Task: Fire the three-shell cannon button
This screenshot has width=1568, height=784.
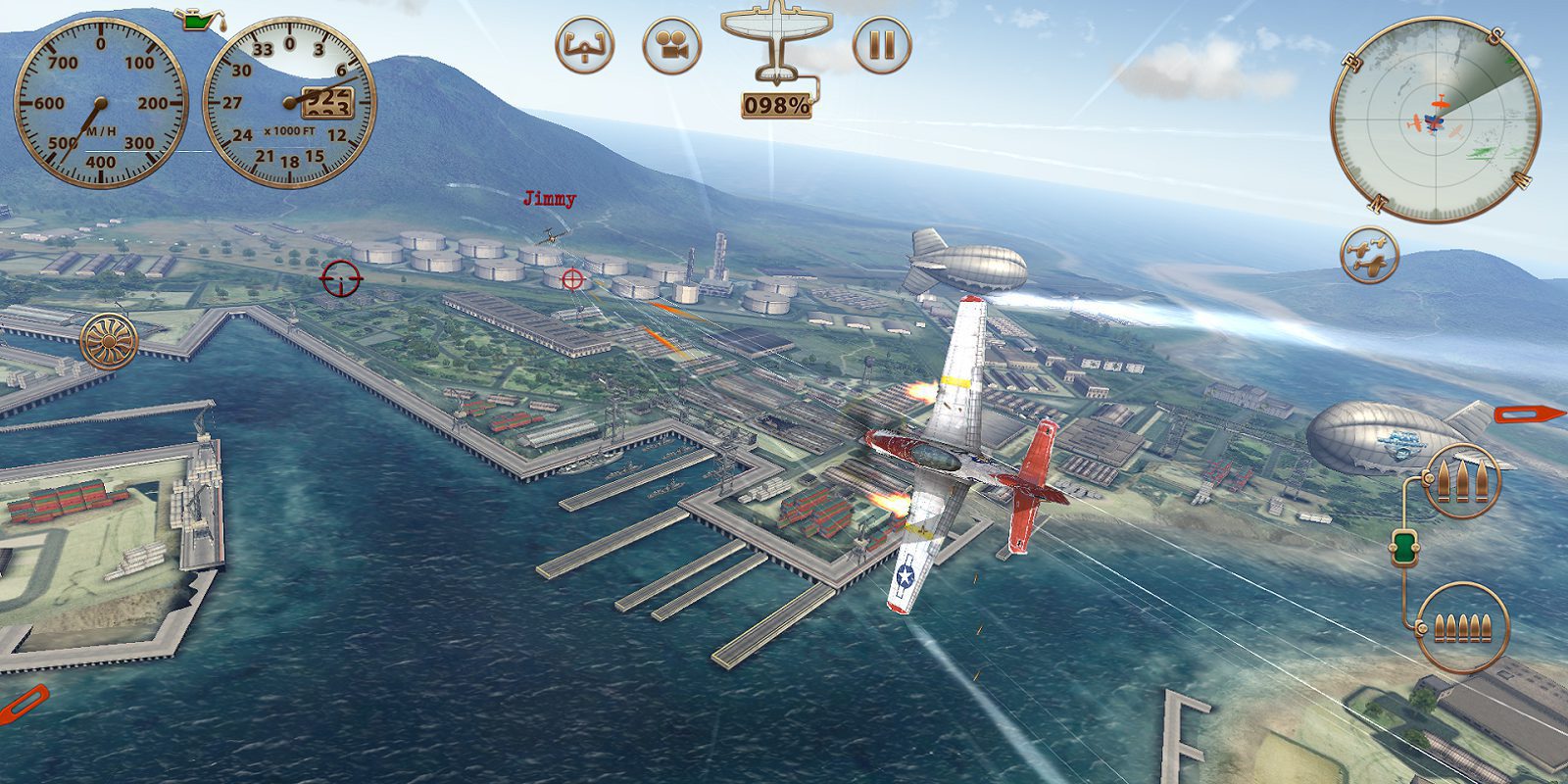Action: point(1462,480)
